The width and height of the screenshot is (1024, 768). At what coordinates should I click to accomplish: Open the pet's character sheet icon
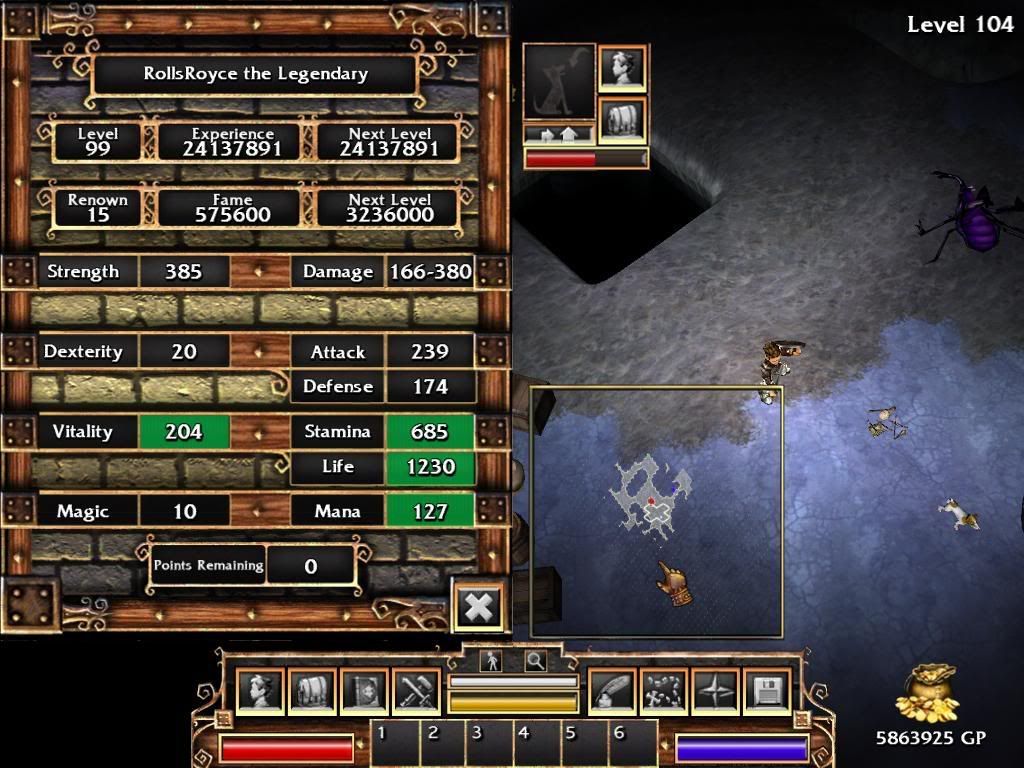click(622, 69)
